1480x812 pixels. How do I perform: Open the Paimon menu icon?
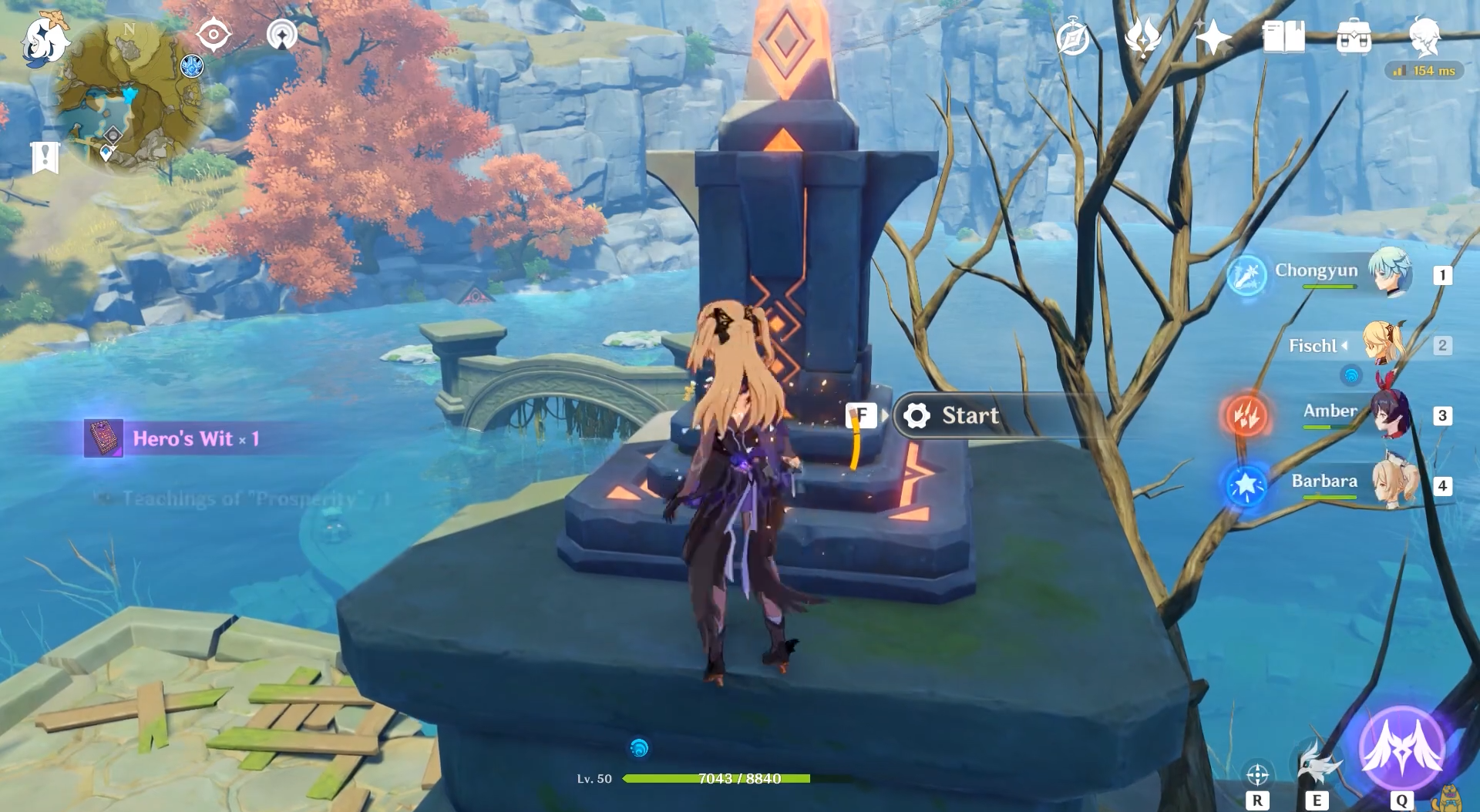click(x=44, y=39)
